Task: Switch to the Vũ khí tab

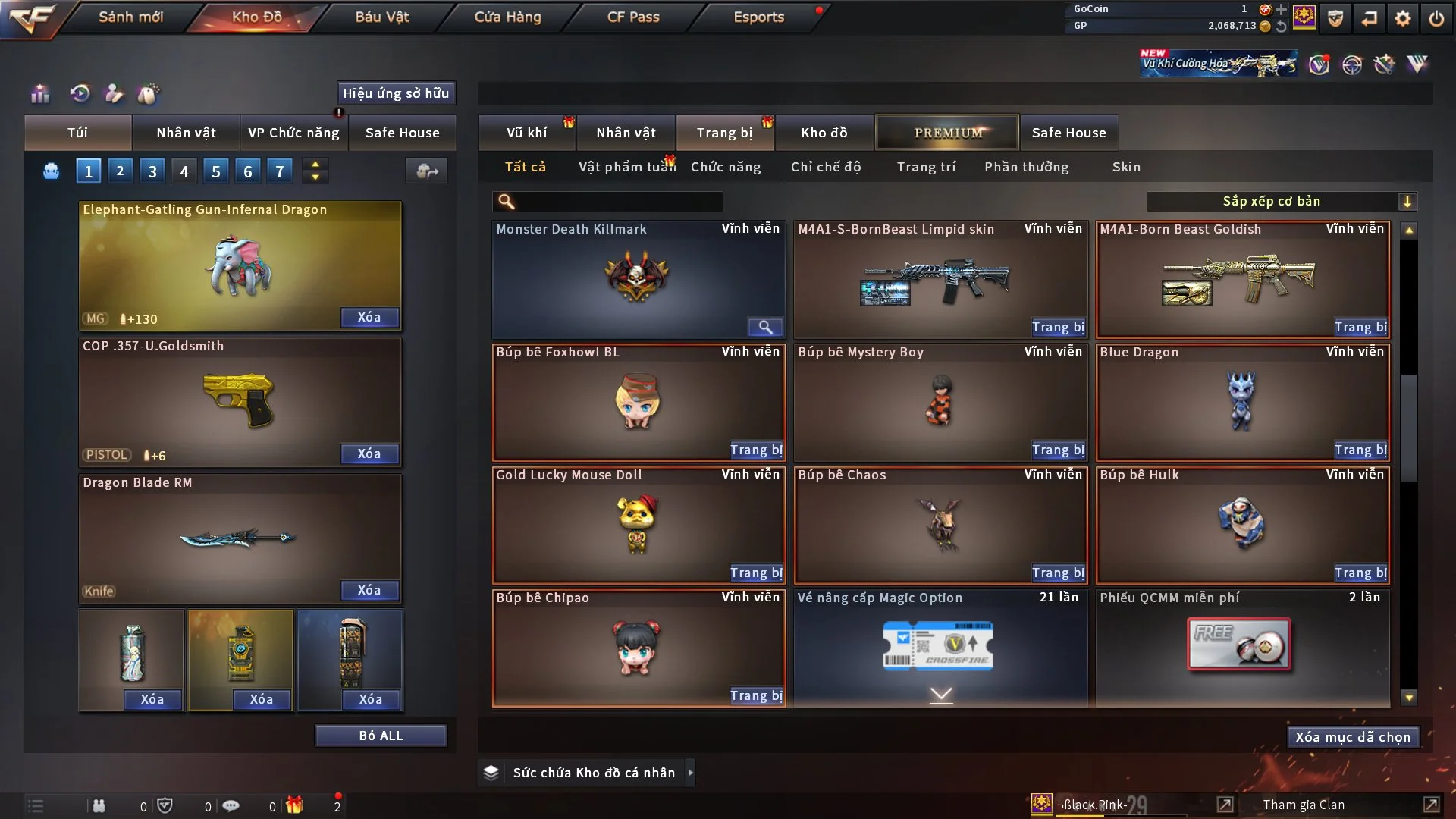Action: [526, 133]
